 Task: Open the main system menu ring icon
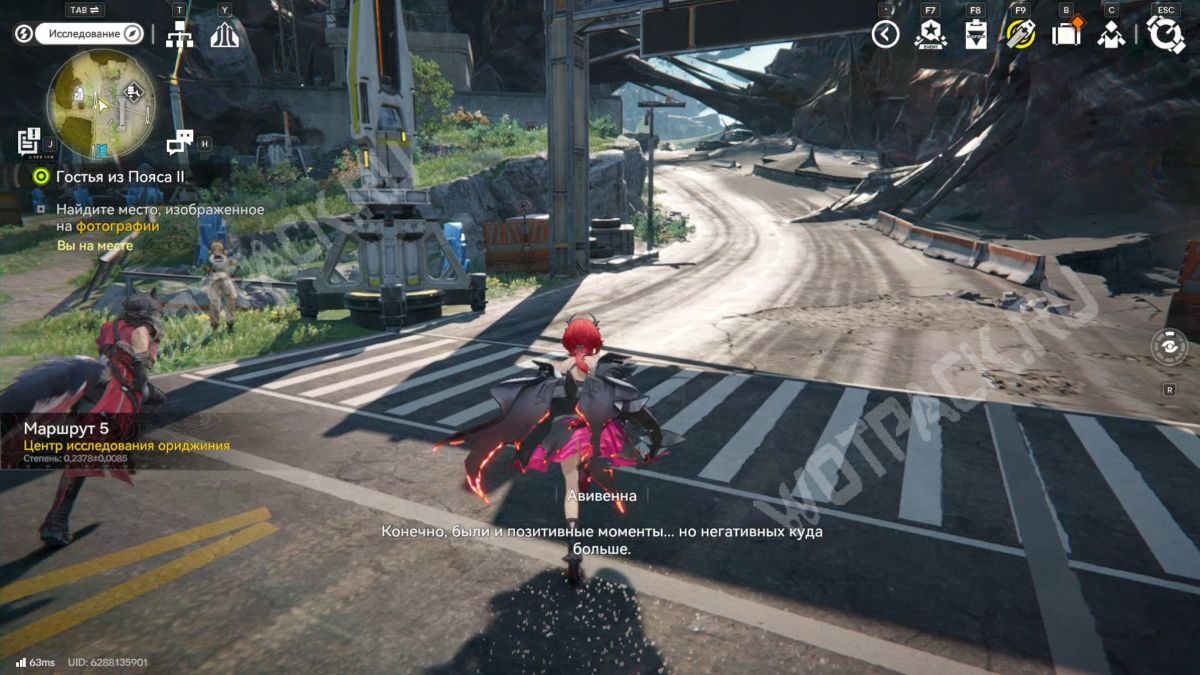point(1165,35)
